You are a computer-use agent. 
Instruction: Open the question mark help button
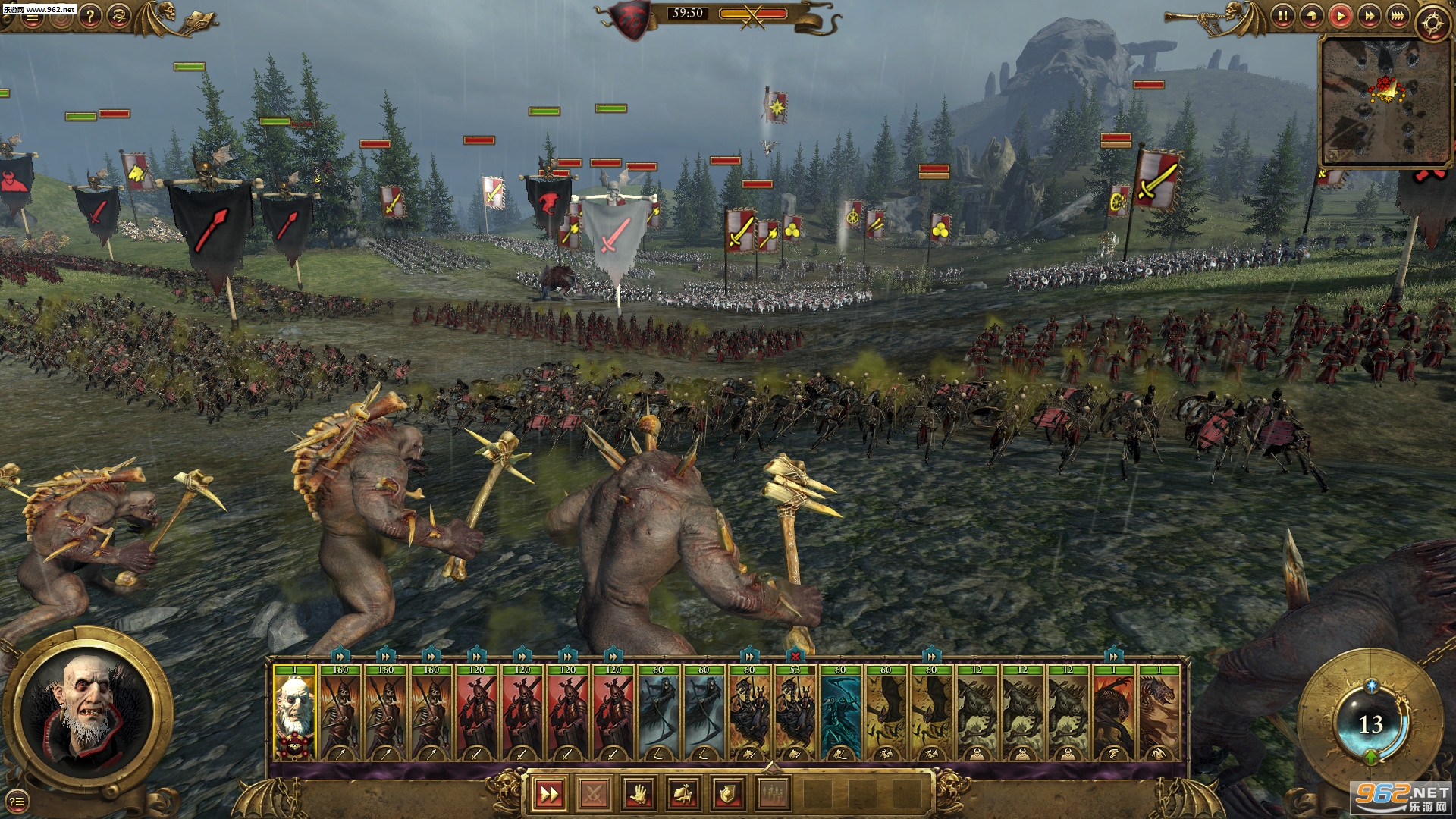pos(89,15)
